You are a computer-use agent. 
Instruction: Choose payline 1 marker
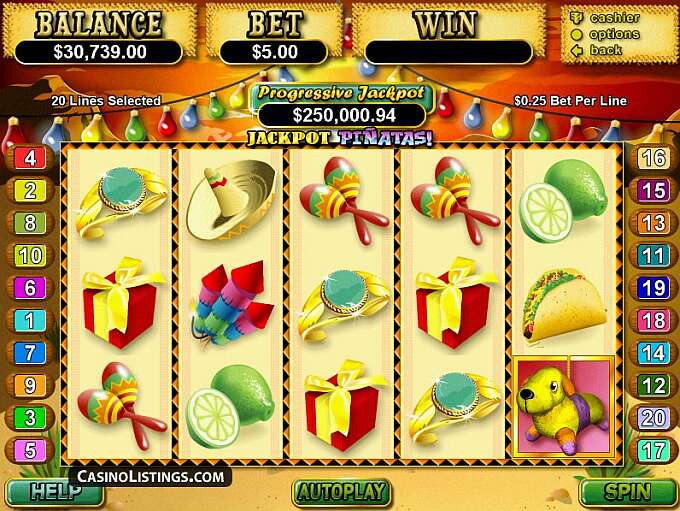(x=30, y=321)
